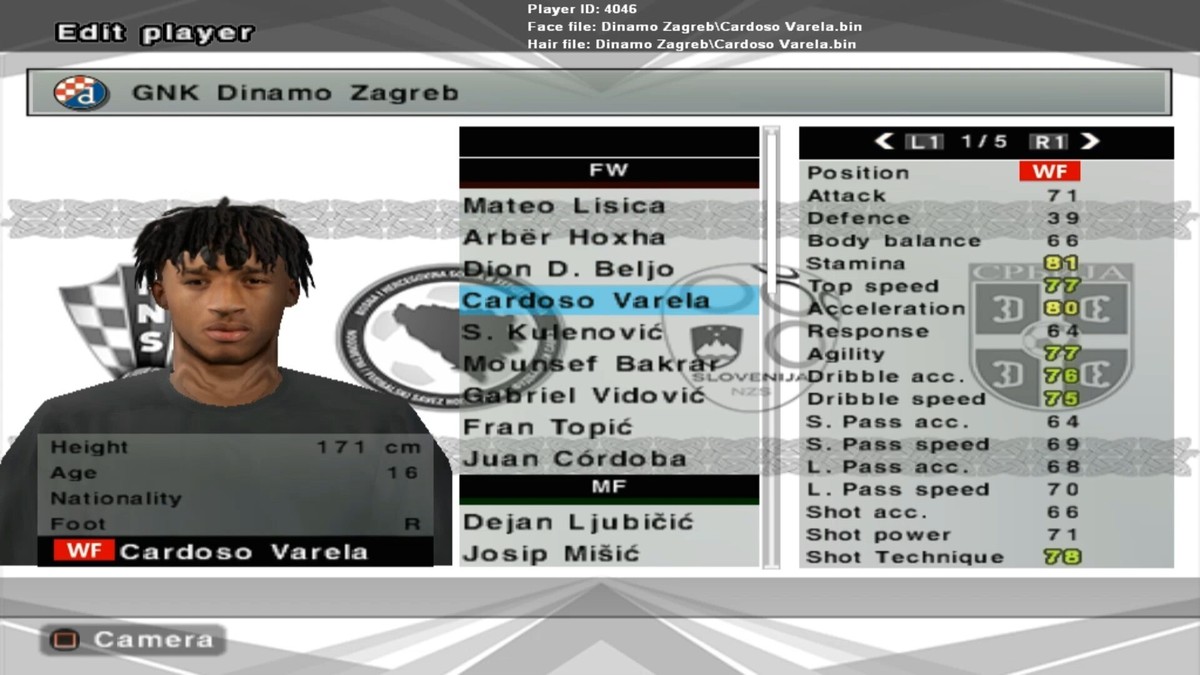Pick Gabriel Vidović in player list
Image resolution: width=1200 pixels, height=675 pixels.
point(584,396)
